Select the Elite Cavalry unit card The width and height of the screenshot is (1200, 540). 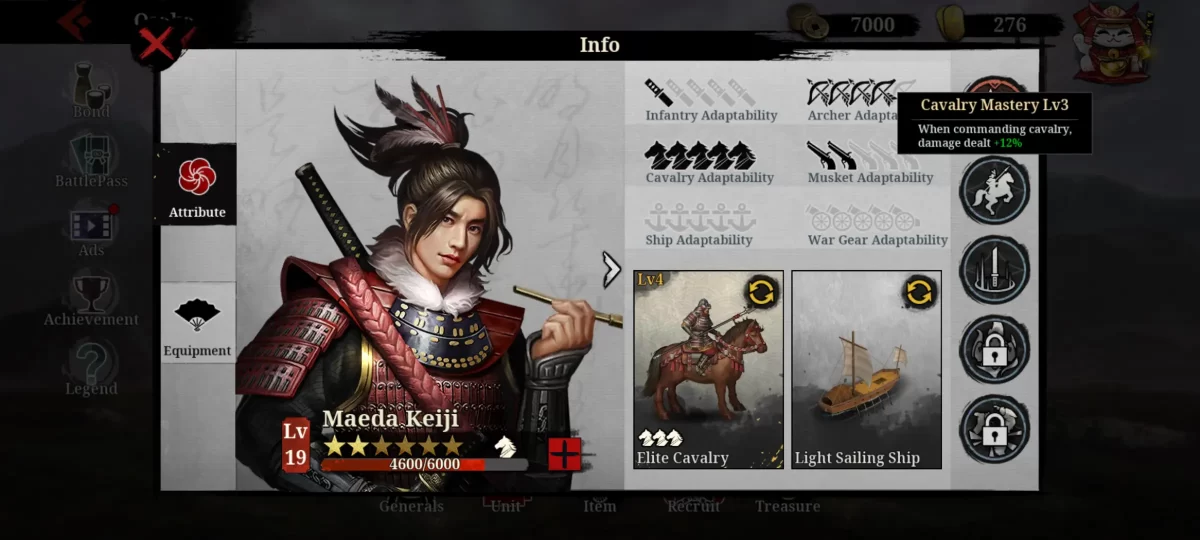708,370
